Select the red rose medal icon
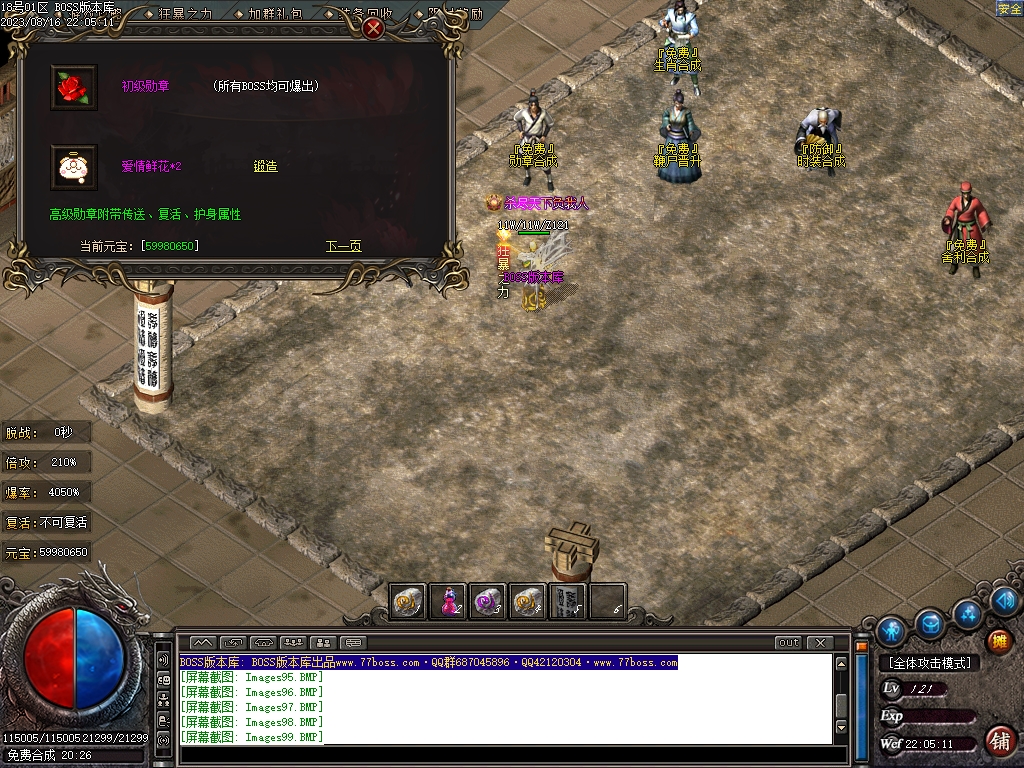This screenshot has height=768, width=1024. pyautogui.click(x=73, y=87)
